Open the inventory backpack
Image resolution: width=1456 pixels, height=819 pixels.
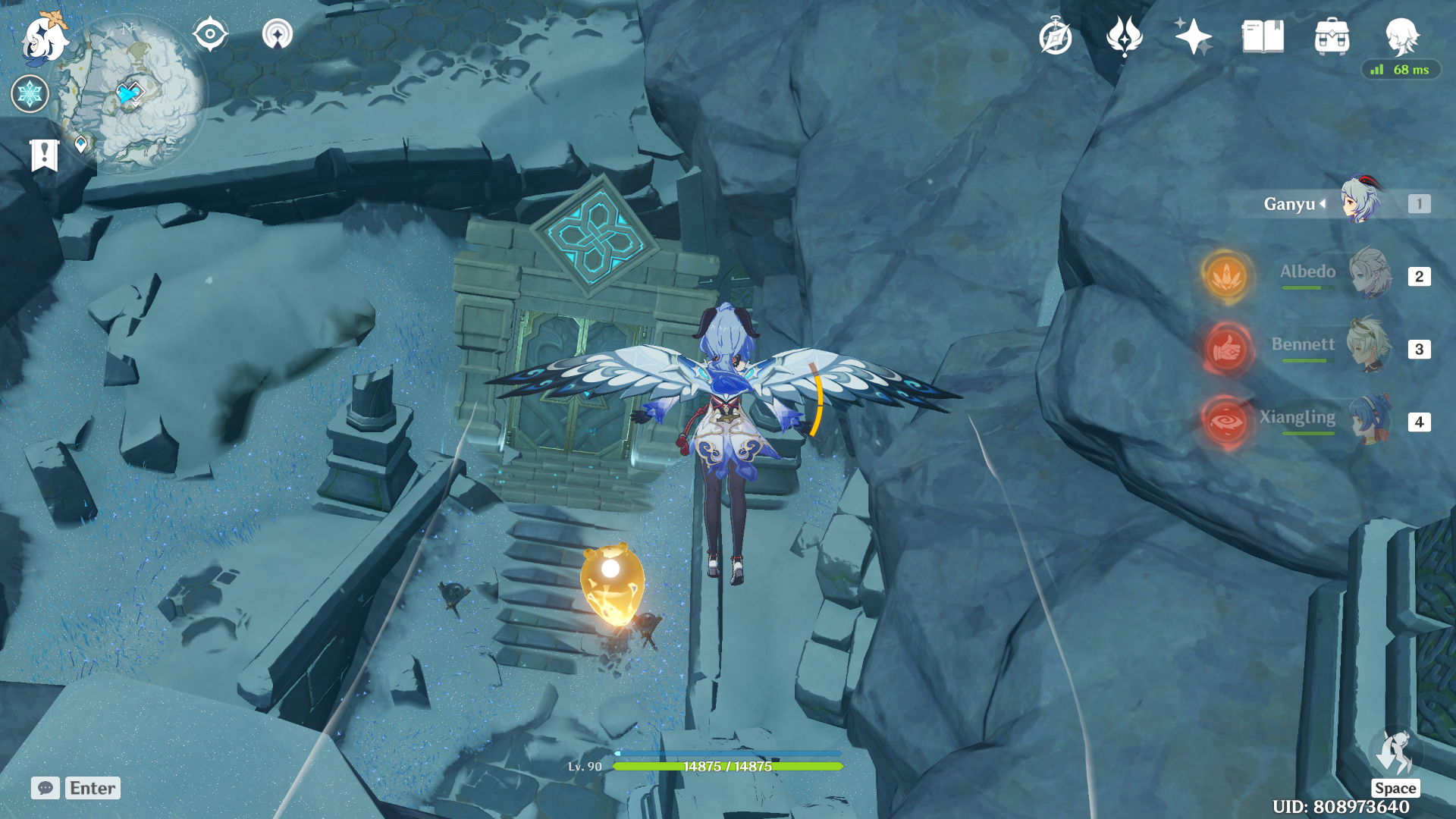pyautogui.click(x=1332, y=37)
